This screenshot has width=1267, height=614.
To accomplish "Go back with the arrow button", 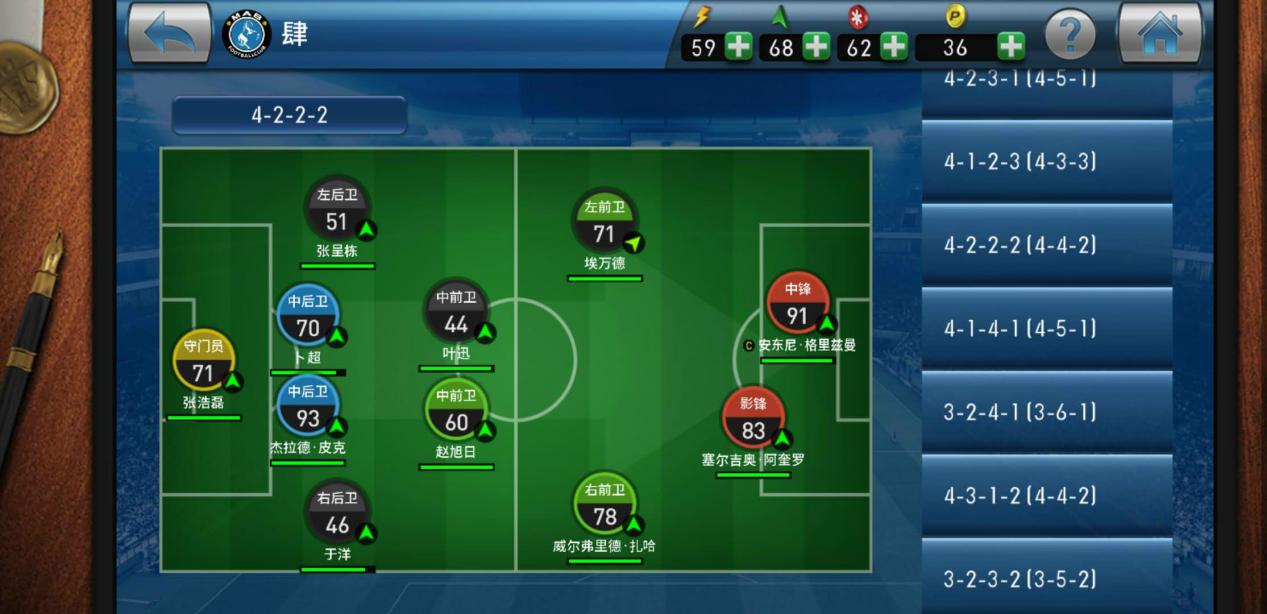I will [x=169, y=34].
